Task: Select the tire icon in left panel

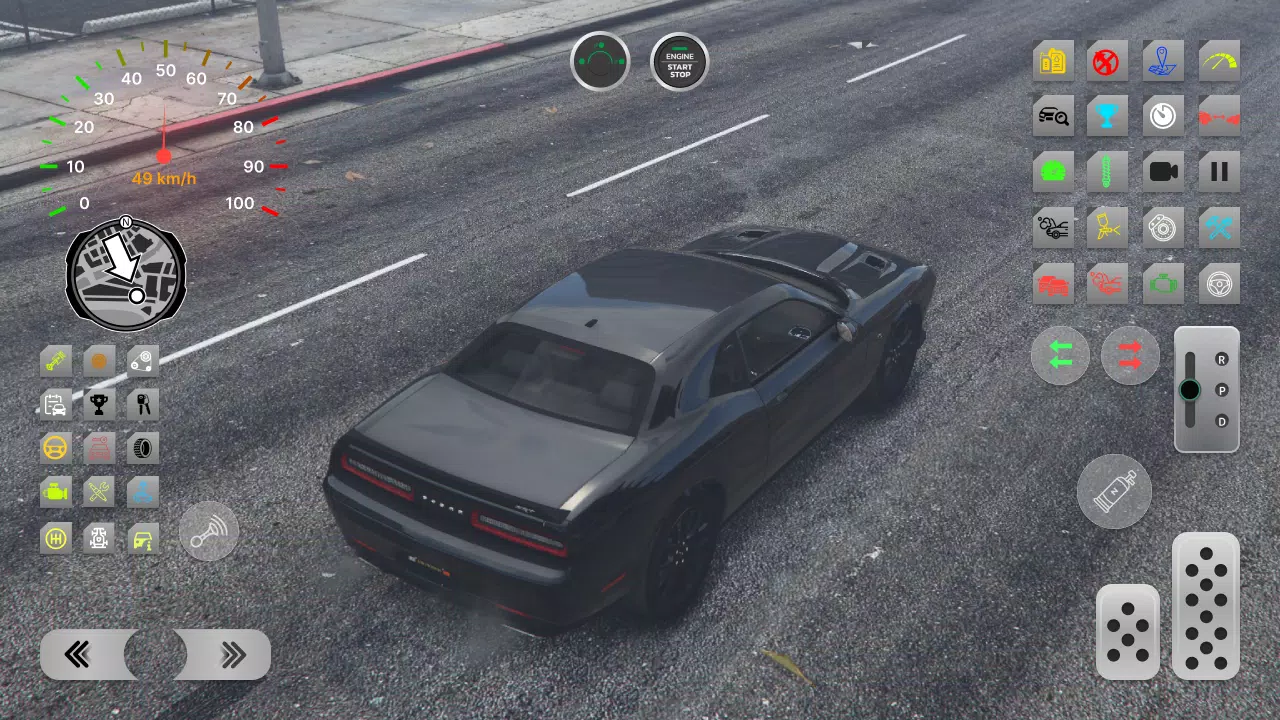Action: tap(142, 448)
